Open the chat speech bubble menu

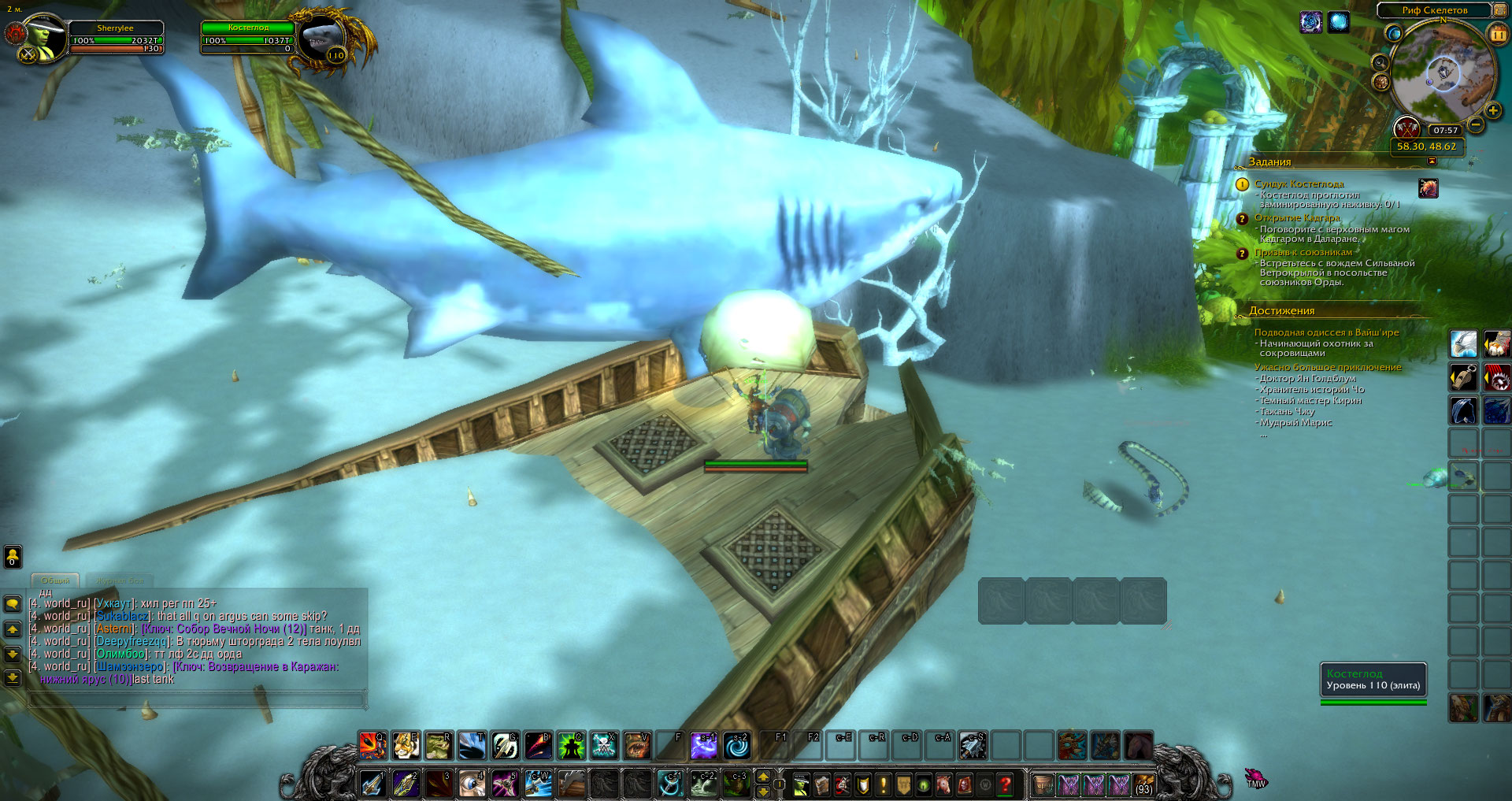13,604
